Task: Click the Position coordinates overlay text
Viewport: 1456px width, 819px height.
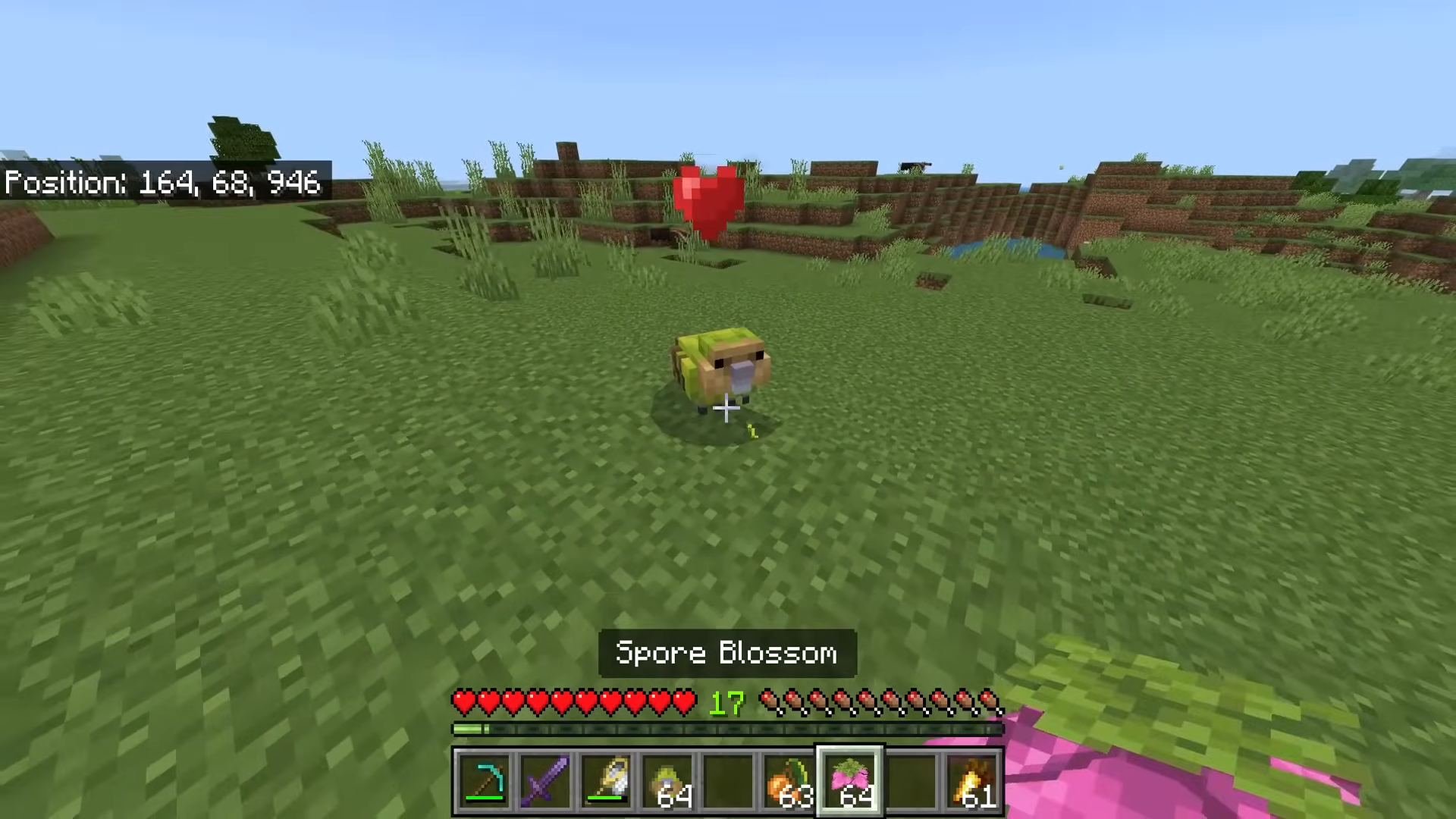Action: (163, 182)
